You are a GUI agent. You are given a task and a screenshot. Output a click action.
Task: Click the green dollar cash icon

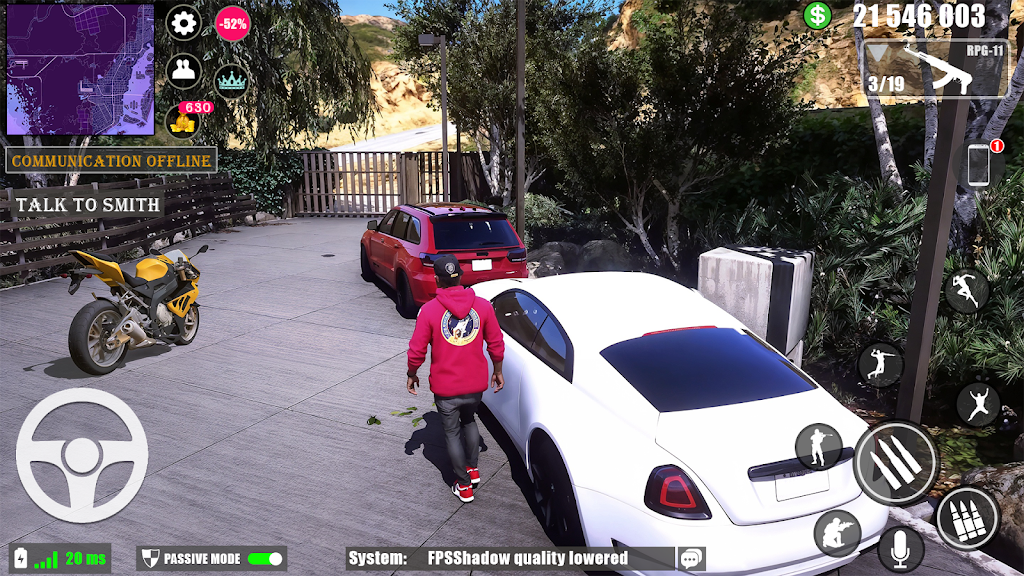click(818, 15)
